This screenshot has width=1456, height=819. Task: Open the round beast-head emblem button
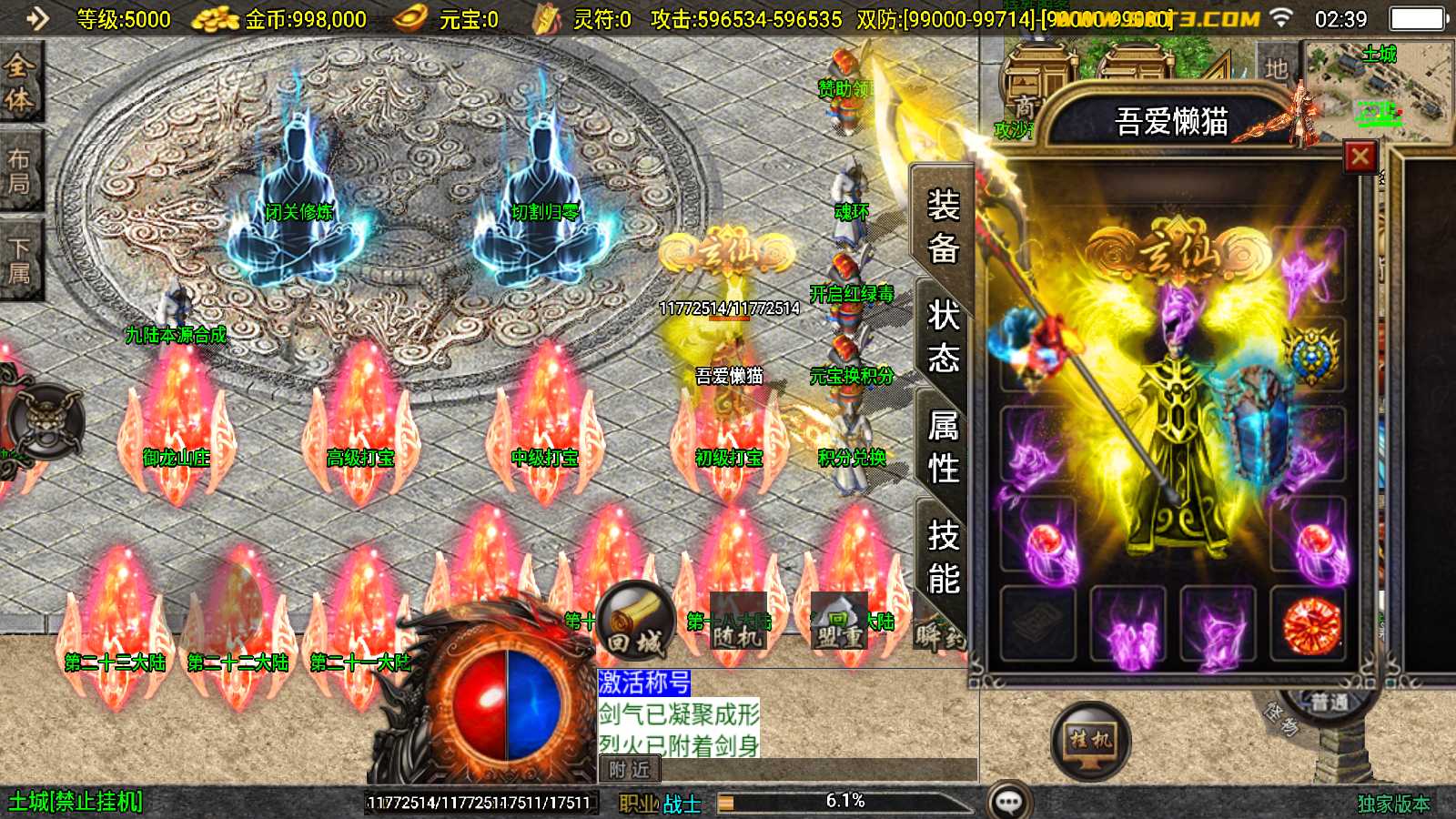click(x=45, y=422)
